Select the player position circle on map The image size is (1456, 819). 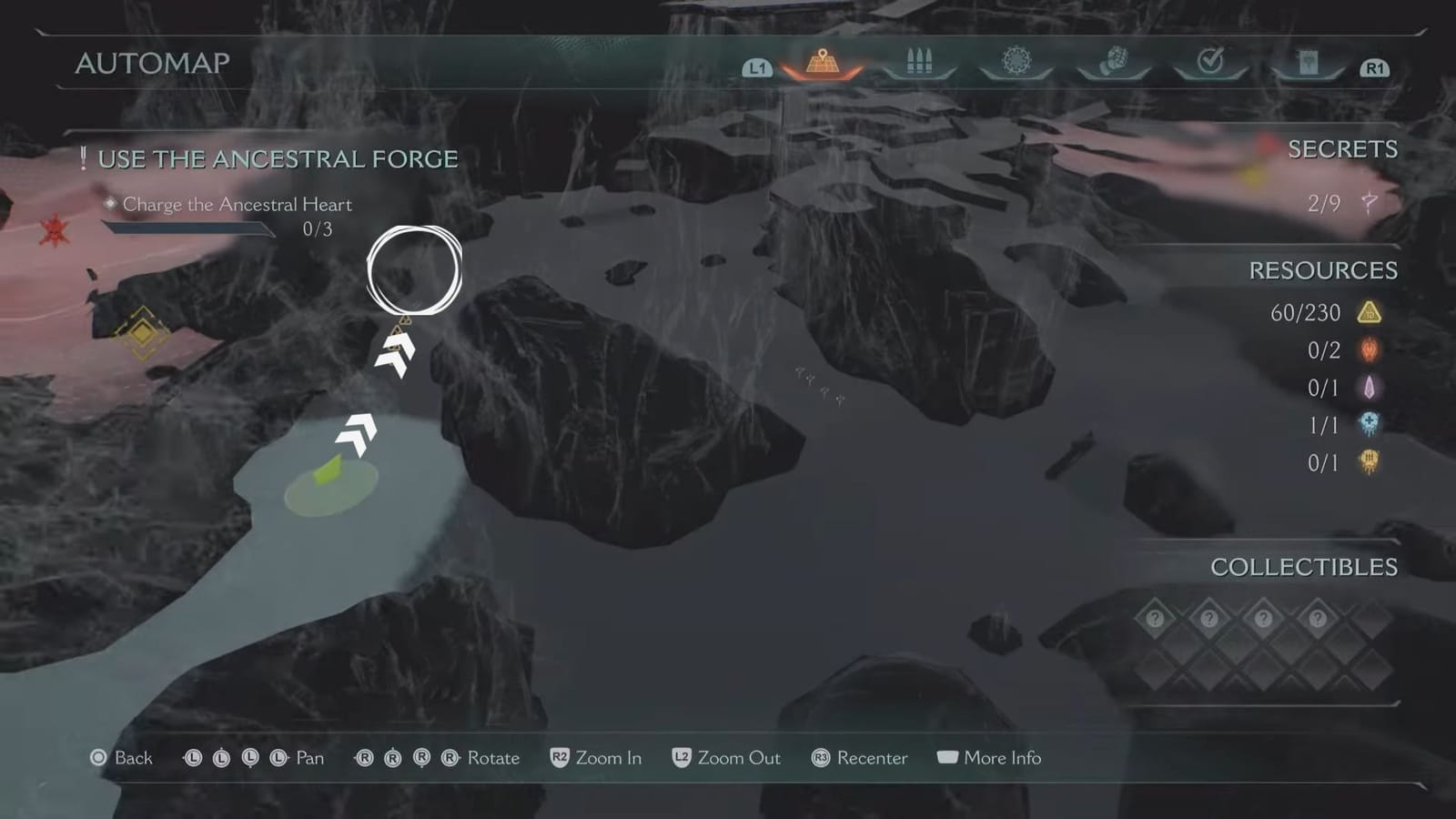[415, 269]
